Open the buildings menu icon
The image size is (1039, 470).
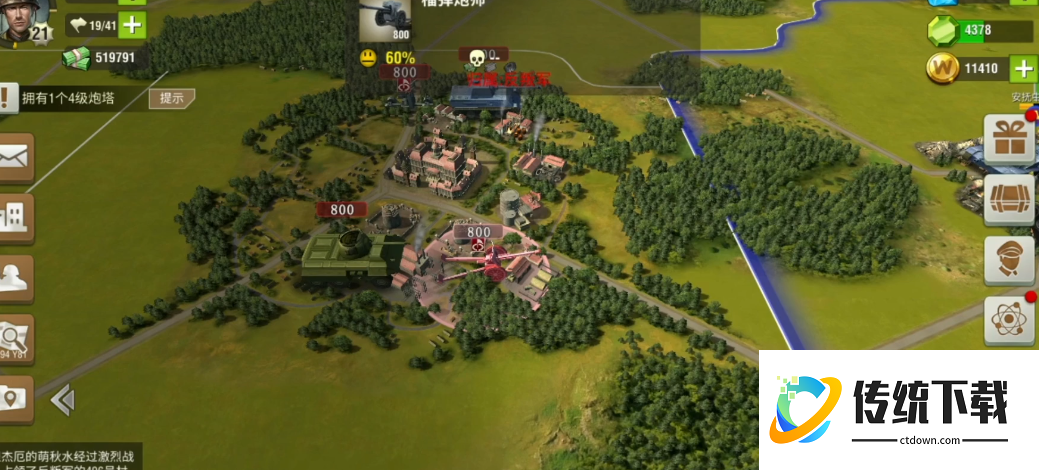tap(15, 216)
